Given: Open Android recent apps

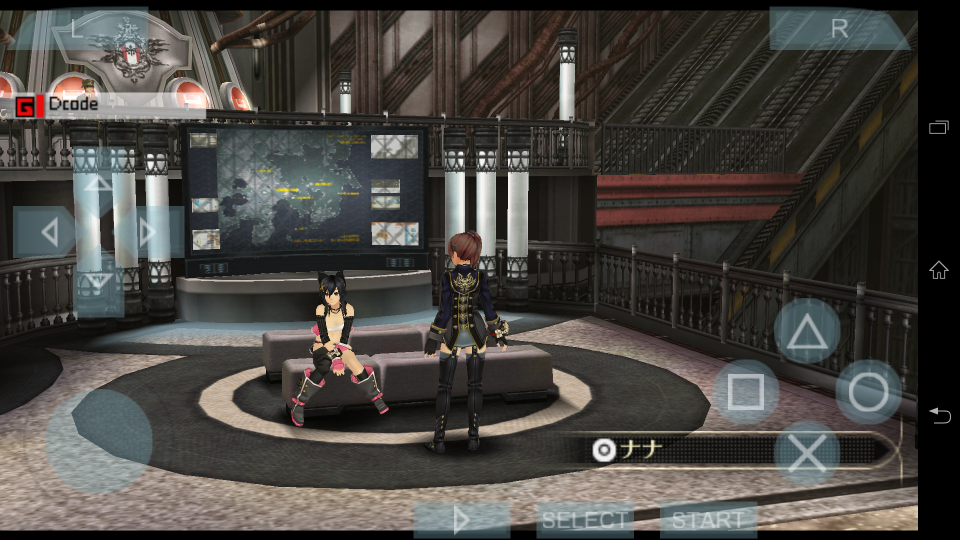Looking at the screenshot, I should coord(938,127).
